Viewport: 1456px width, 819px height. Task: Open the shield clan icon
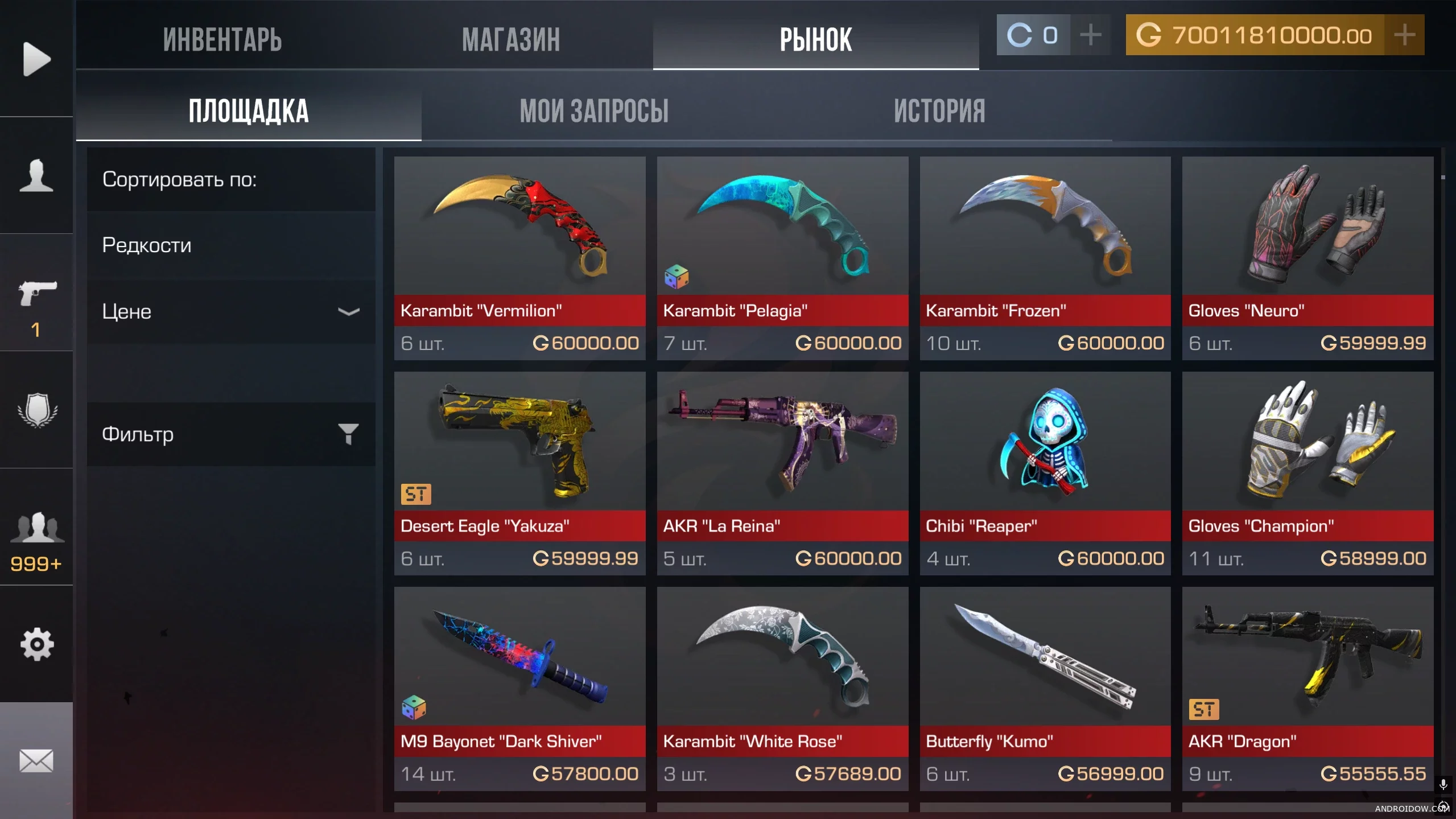point(36,410)
